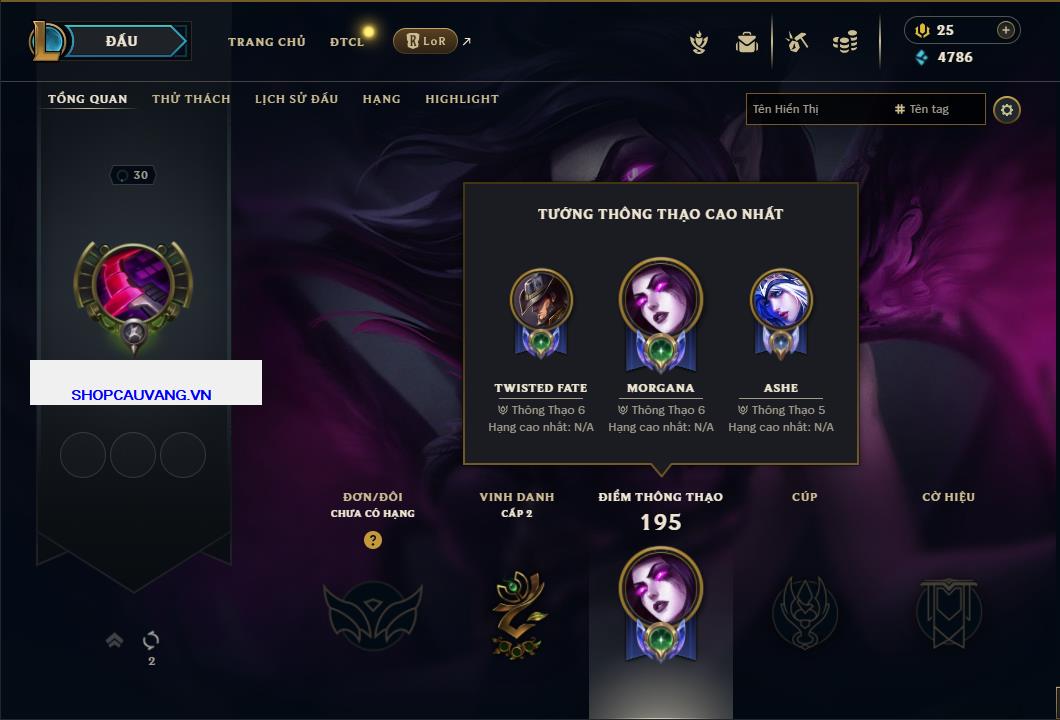This screenshot has height=720, width=1060.
Task: Focus the Tên Hiển Thị search field
Action: [815, 109]
